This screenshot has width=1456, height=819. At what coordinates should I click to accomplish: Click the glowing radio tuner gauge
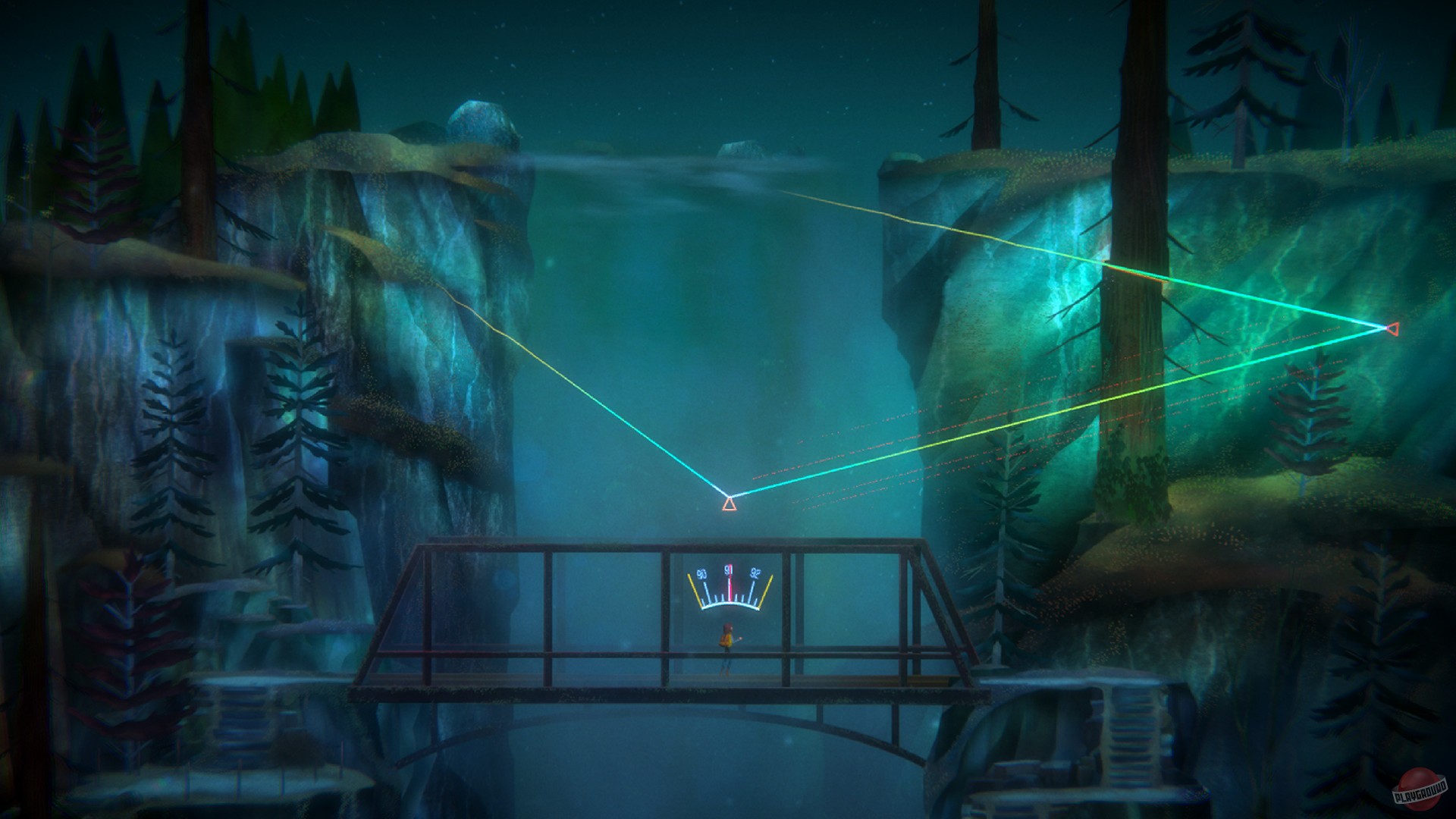[730, 588]
